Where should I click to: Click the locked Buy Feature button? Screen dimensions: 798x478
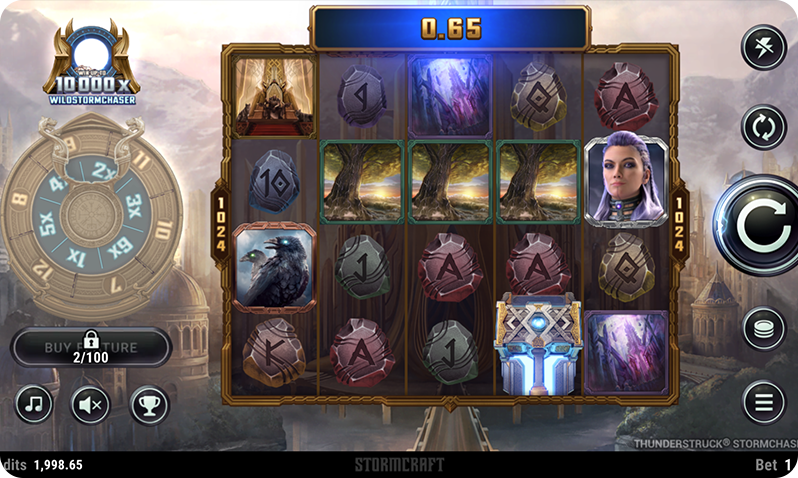pos(91,346)
